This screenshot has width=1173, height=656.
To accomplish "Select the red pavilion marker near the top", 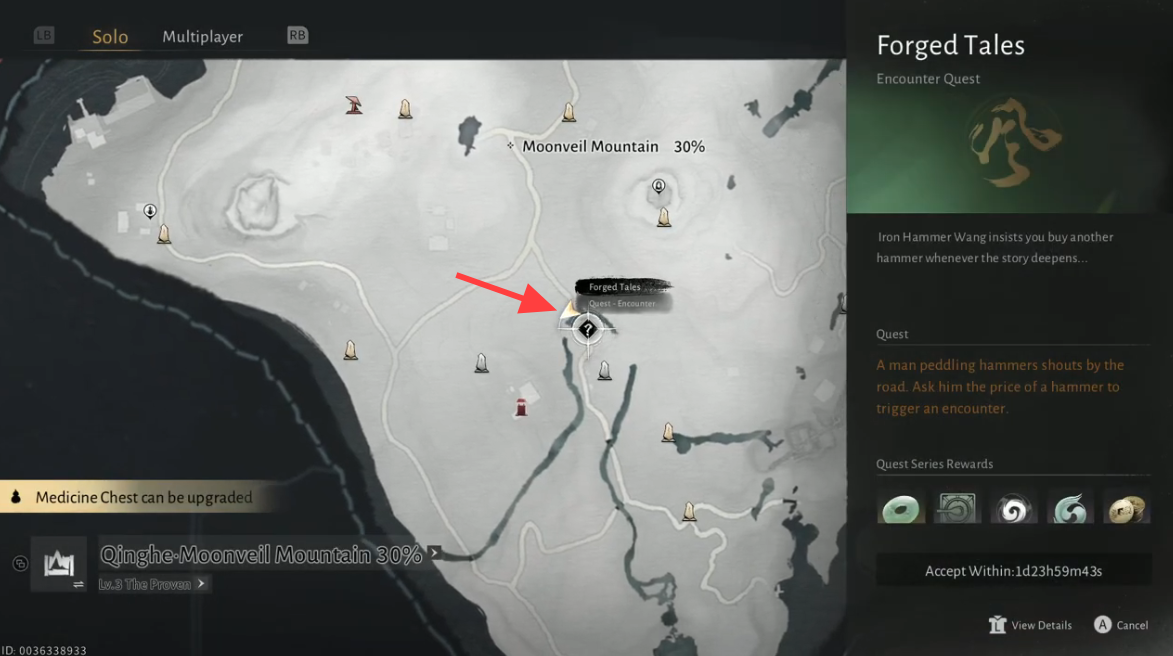I will pos(353,104).
